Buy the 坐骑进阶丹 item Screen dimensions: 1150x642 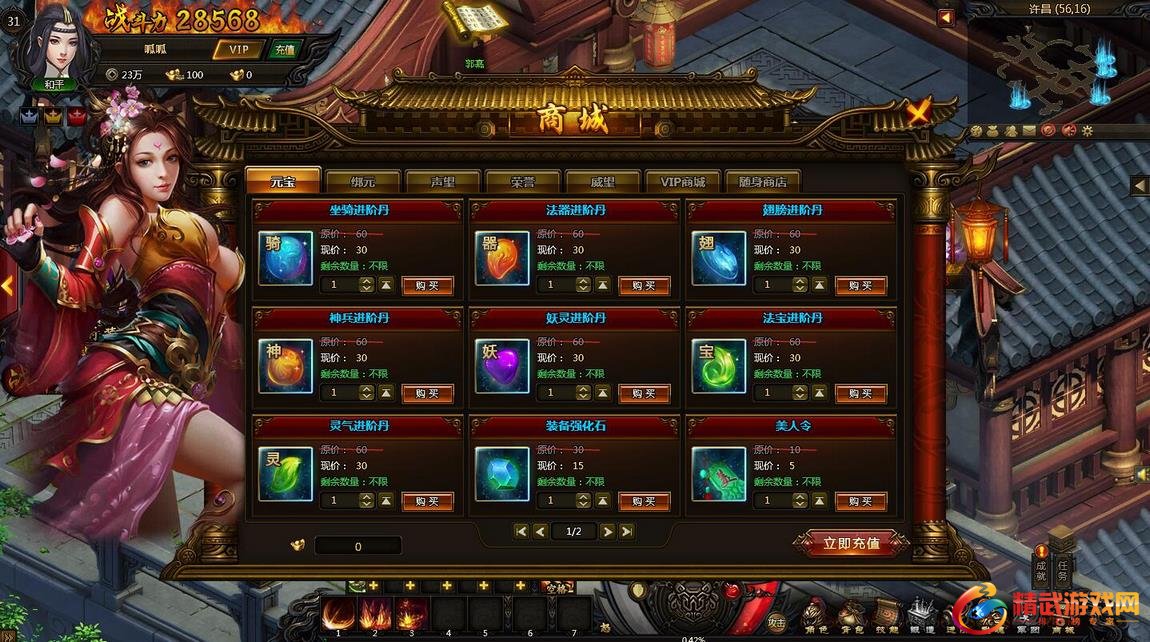(x=427, y=285)
